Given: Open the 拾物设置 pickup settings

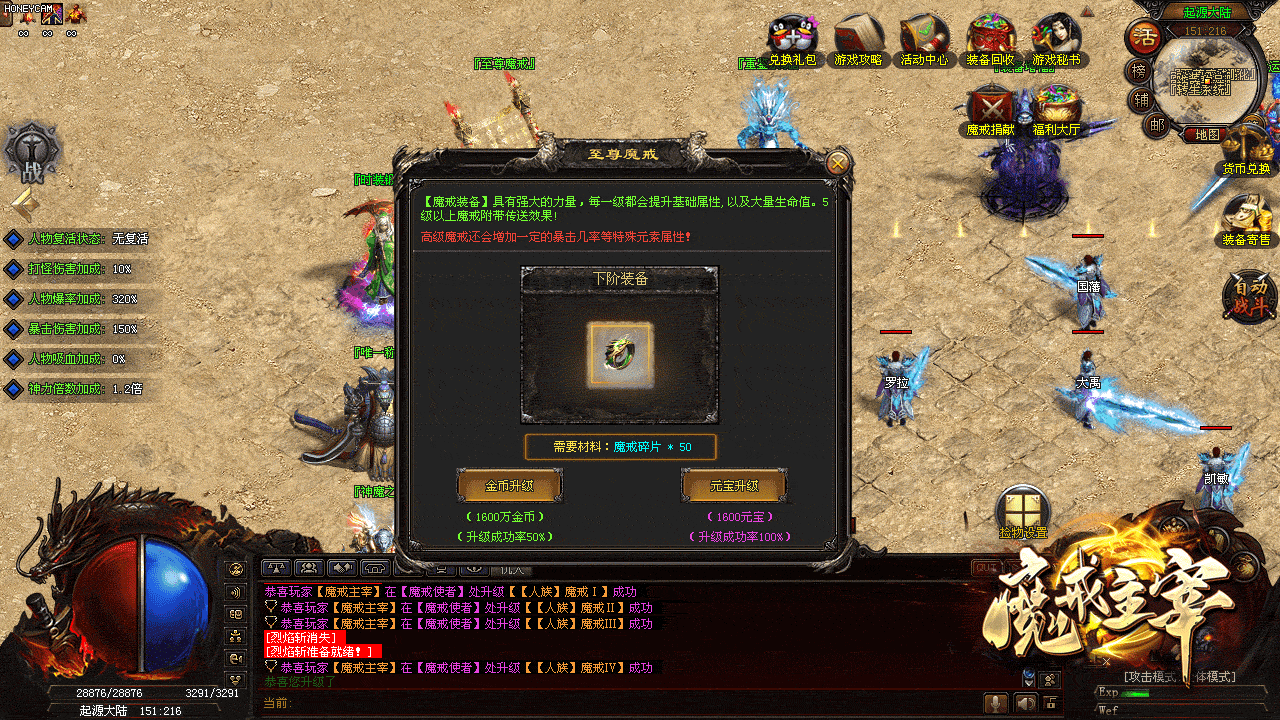Looking at the screenshot, I should [x=1022, y=510].
